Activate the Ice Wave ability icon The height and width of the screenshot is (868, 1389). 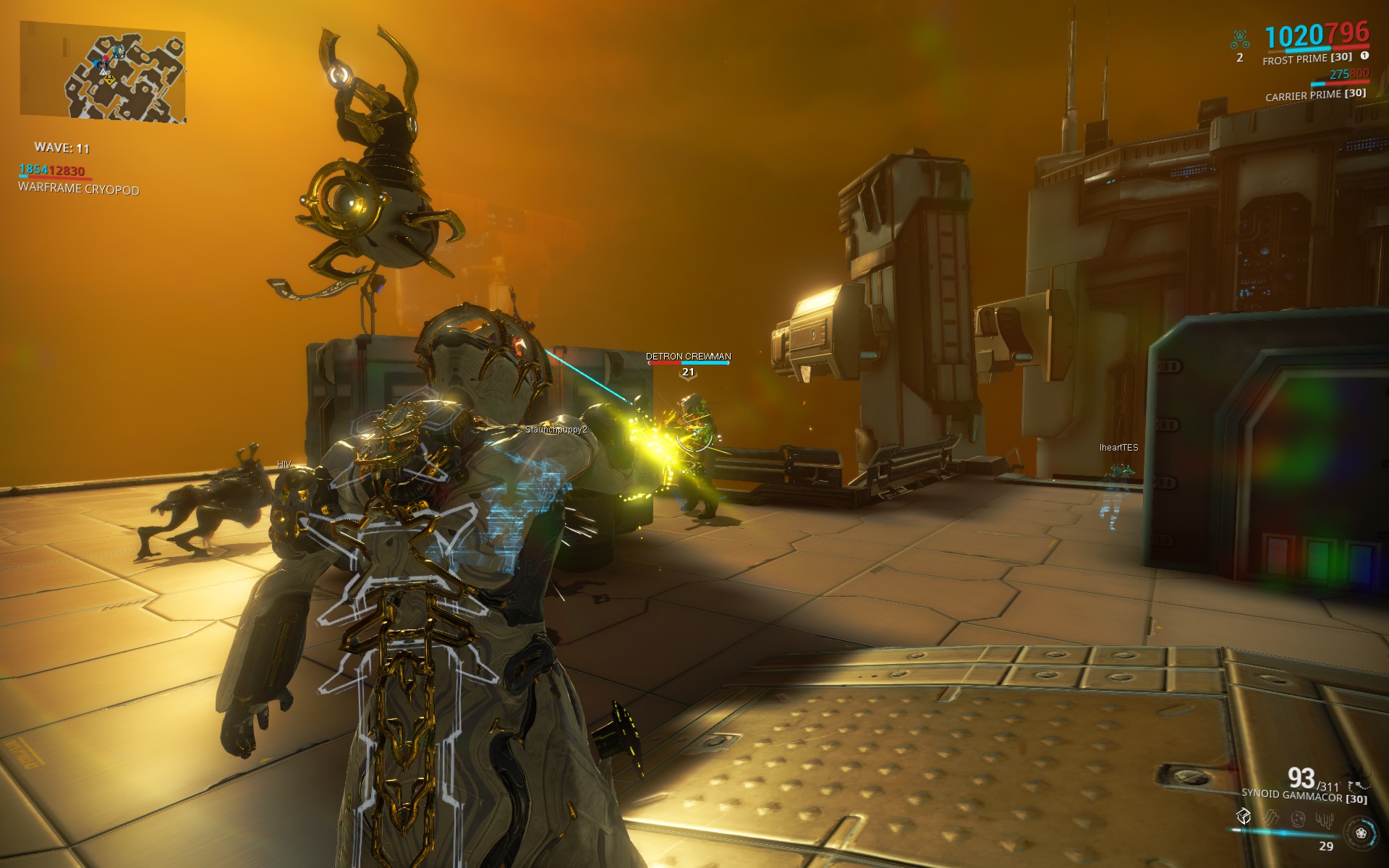[x=1270, y=818]
